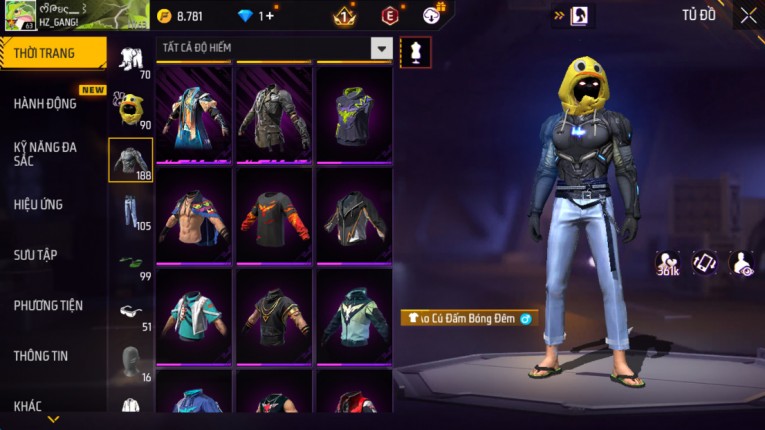Open the TẤT CẢ ĐỘ HIẾM rarity dropdown
Screen dimensions: 765x430
[381, 48]
